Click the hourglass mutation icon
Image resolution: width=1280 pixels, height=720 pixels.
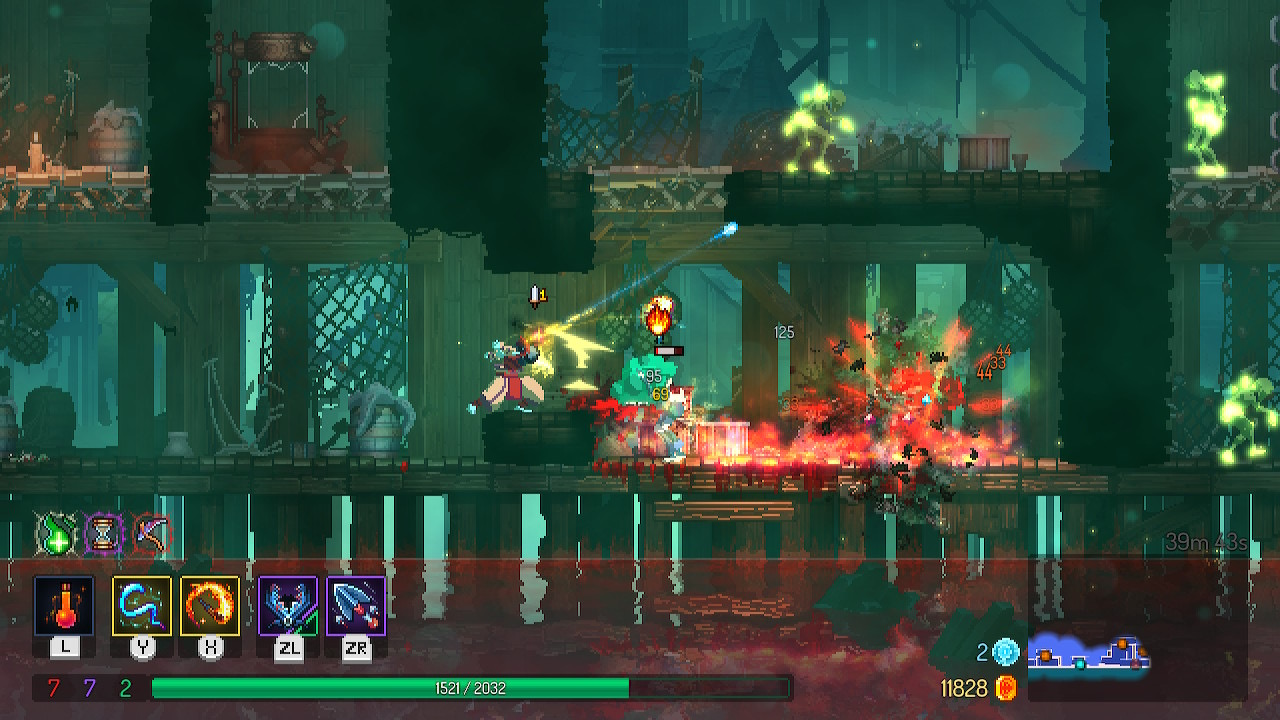pyautogui.click(x=102, y=533)
